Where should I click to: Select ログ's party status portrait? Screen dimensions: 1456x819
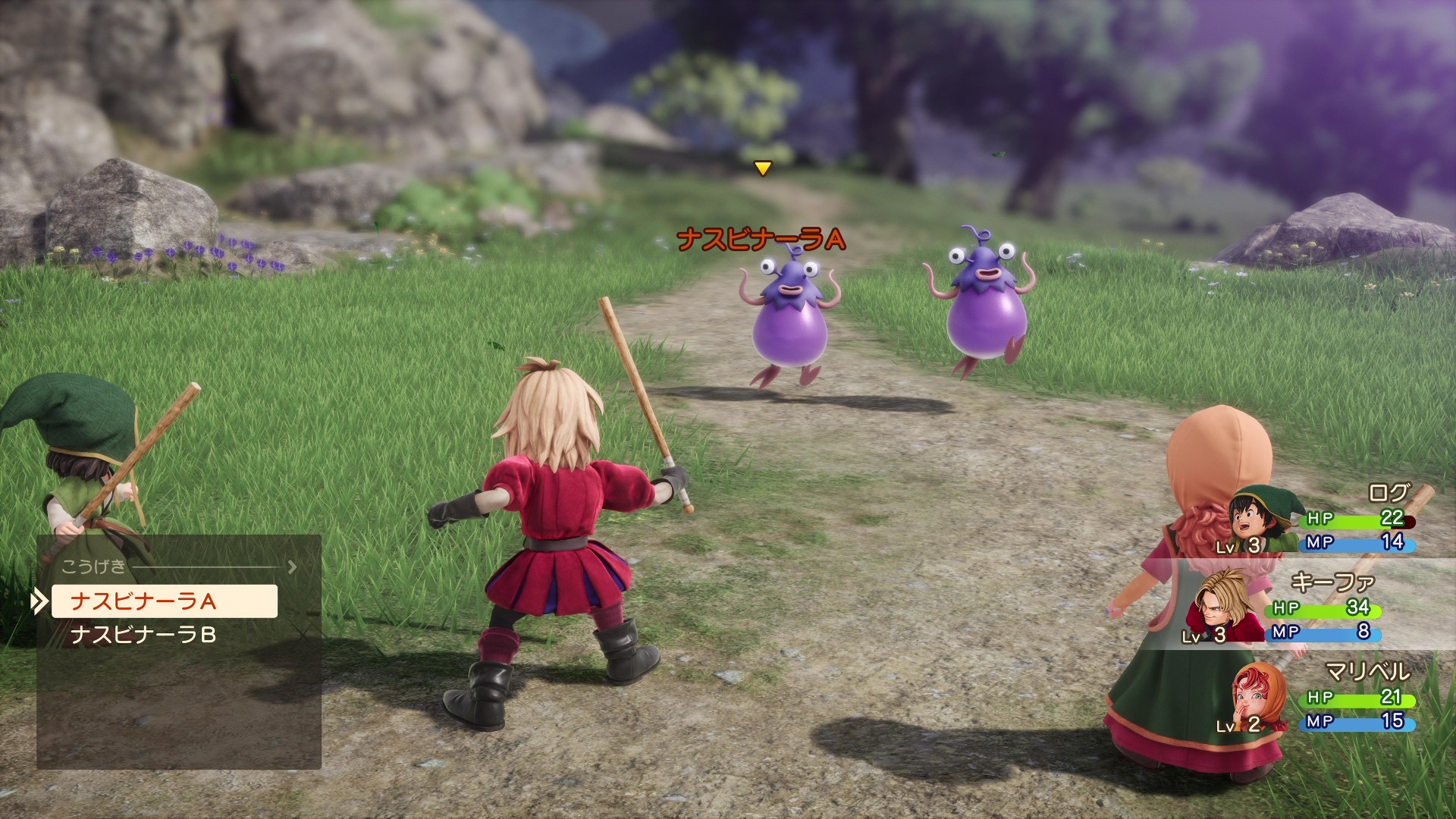click(x=1259, y=519)
